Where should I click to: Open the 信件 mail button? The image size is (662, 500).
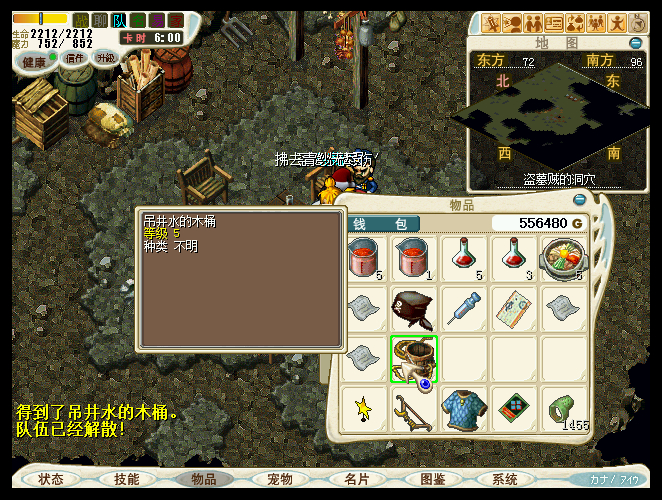[x=75, y=58]
